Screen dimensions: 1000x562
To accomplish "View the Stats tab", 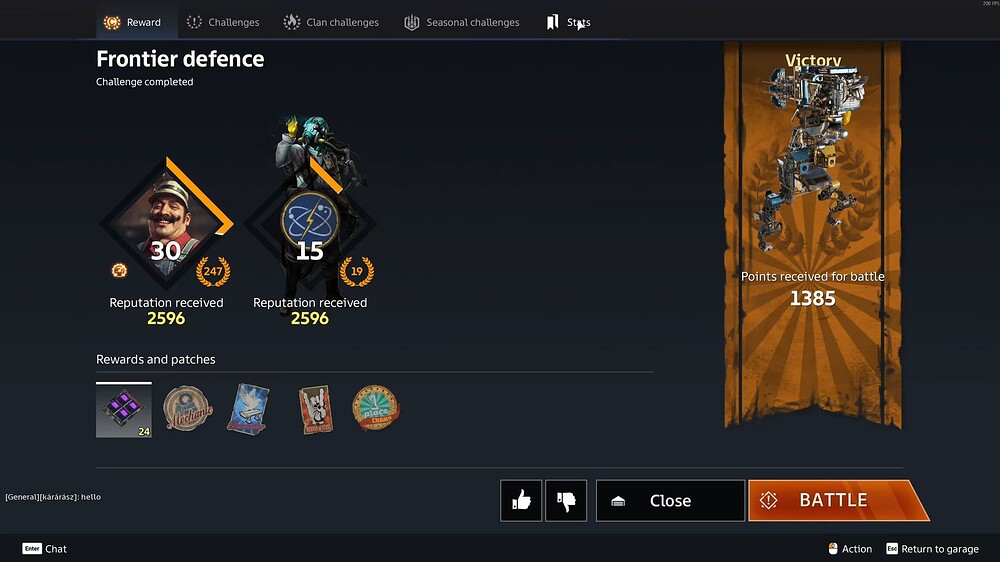I will click(x=568, y=22).
